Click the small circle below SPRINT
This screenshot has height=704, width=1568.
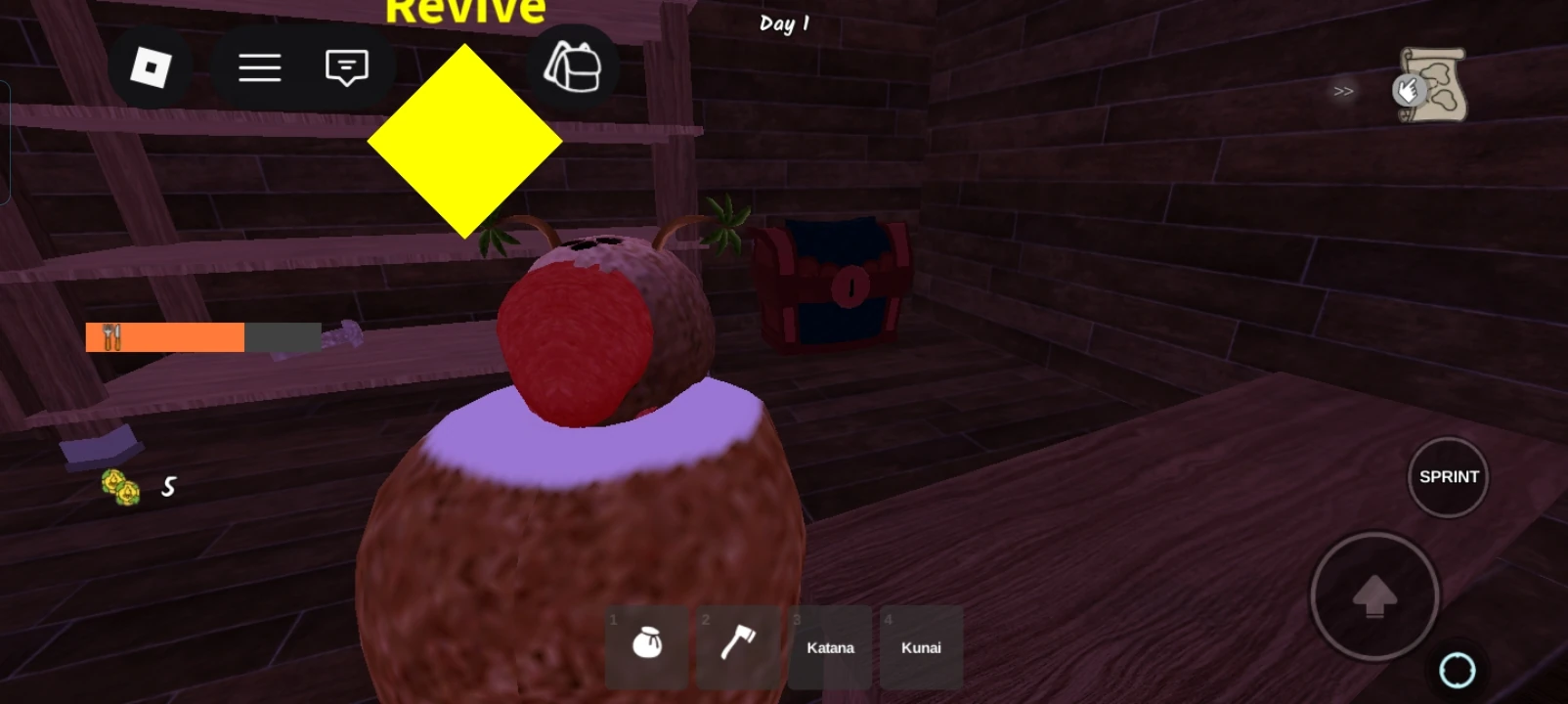point(1458,669)
